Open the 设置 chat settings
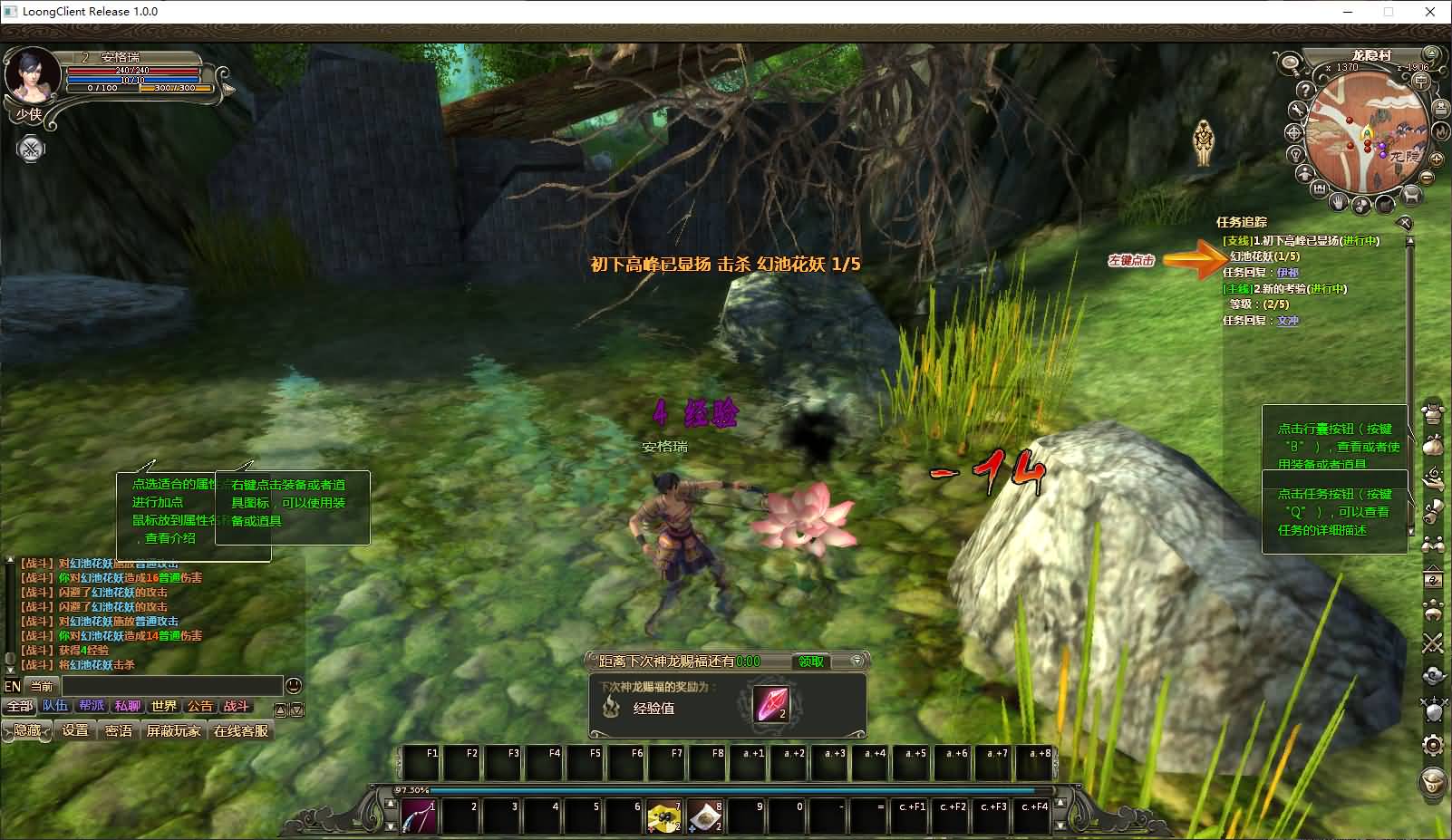1452x840 pixels. coord(75,730)
